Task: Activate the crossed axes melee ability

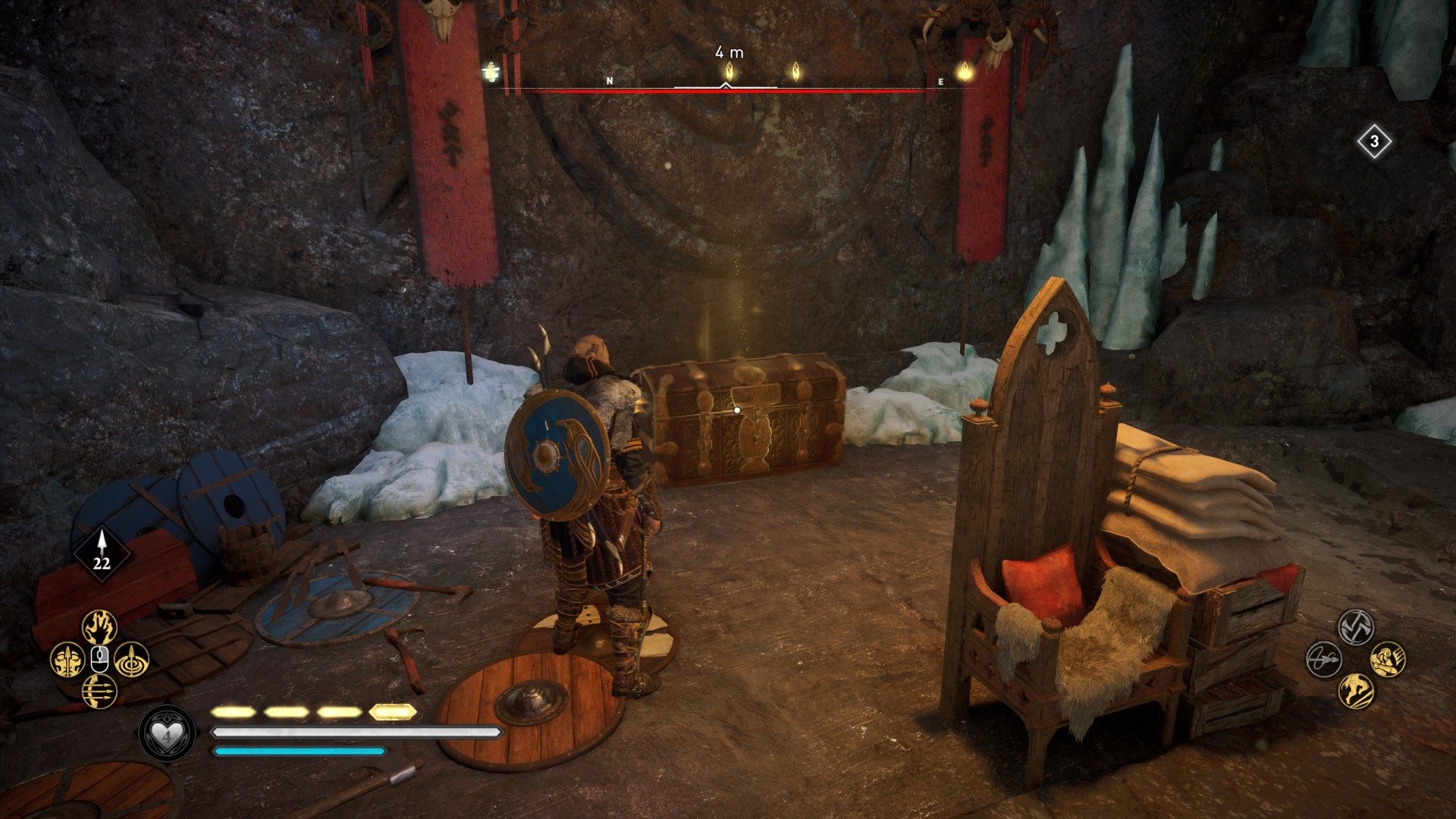Action: point(1355,626)
